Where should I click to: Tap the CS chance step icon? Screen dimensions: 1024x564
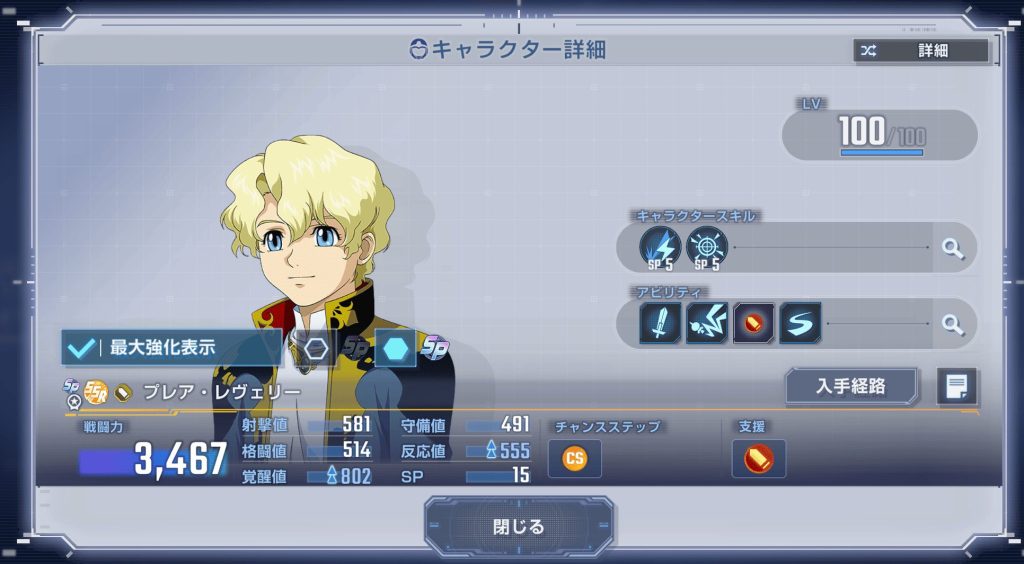pyautogui.click(x=575, y=459)
